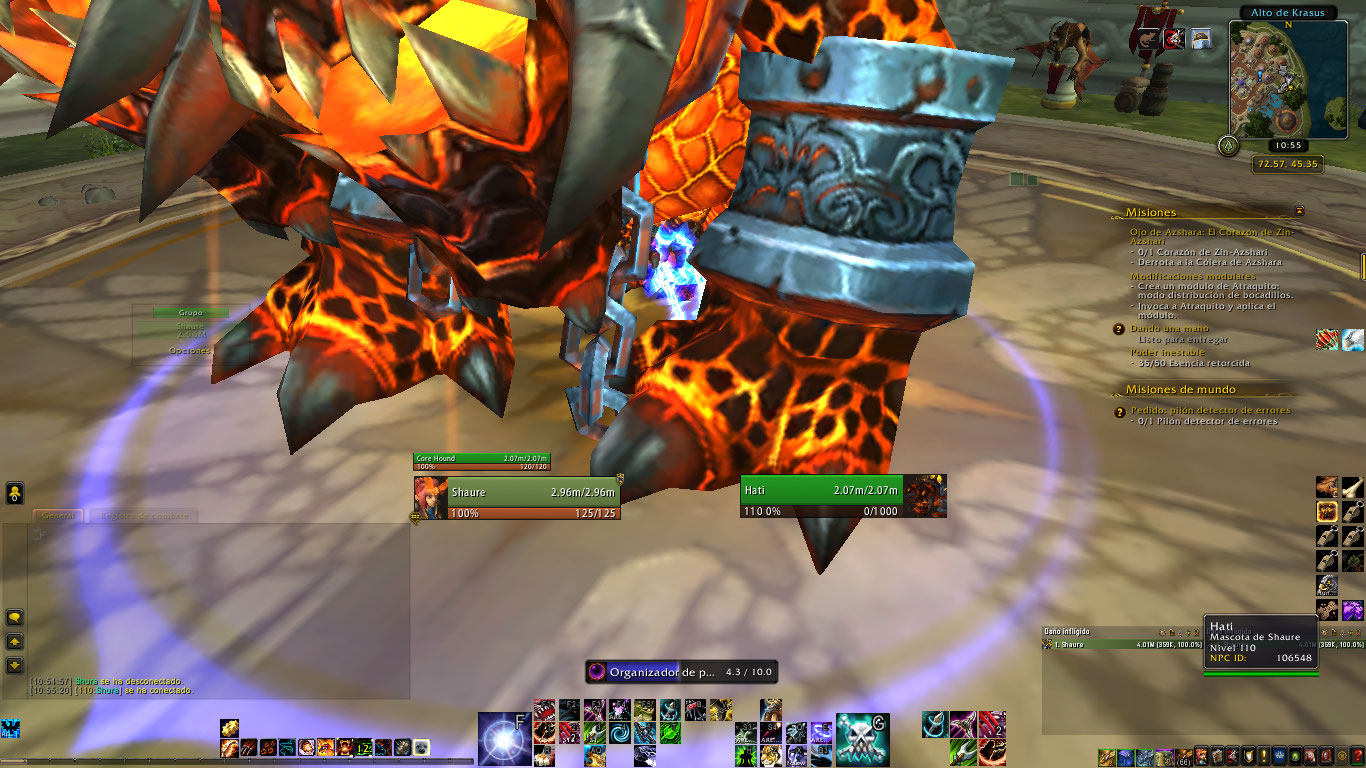Select the Hati target frame
The image size is (1366, 768).
coord(842,496)
